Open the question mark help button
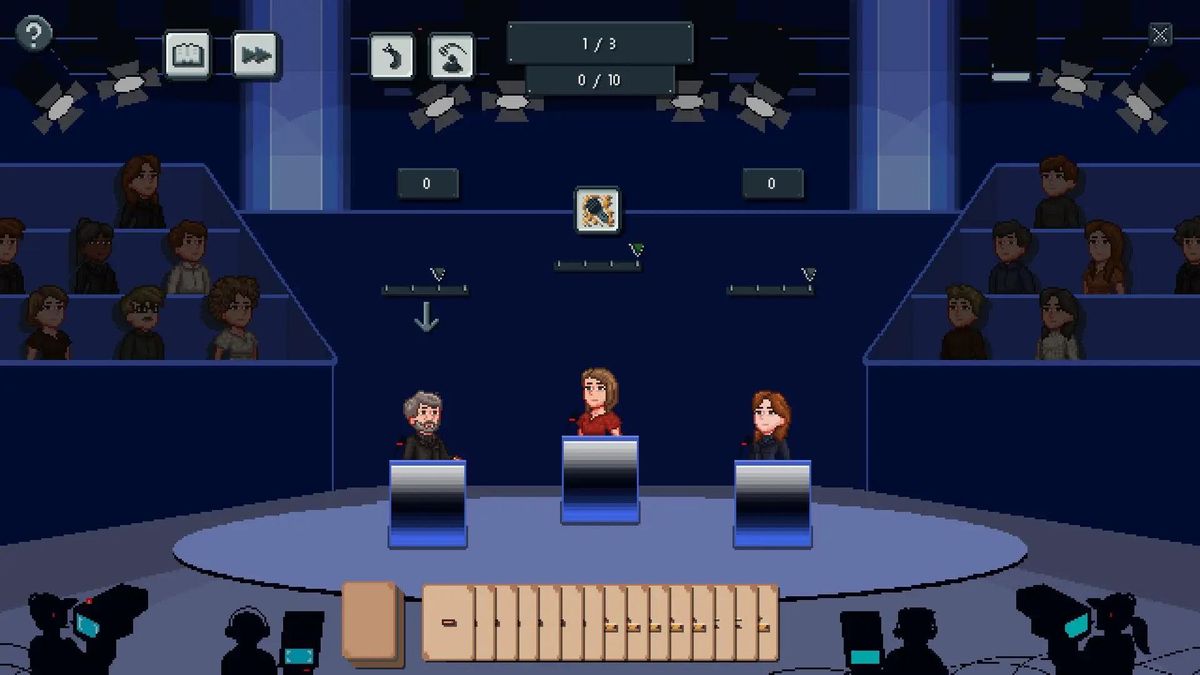This screenshot has height=675, width=1200. pos(34,35)
